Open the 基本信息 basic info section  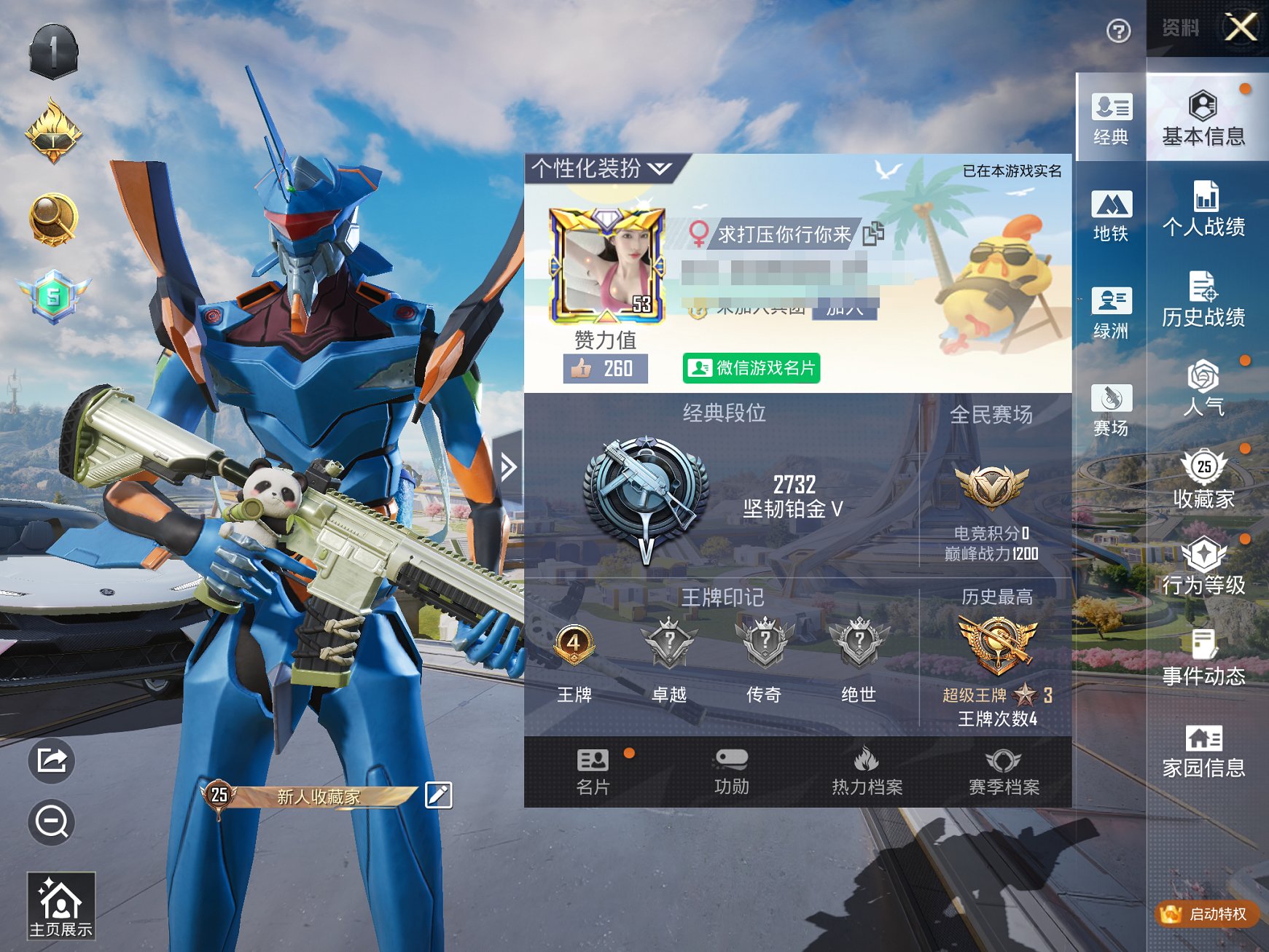pyautogui.click(x=1203, y=119)
